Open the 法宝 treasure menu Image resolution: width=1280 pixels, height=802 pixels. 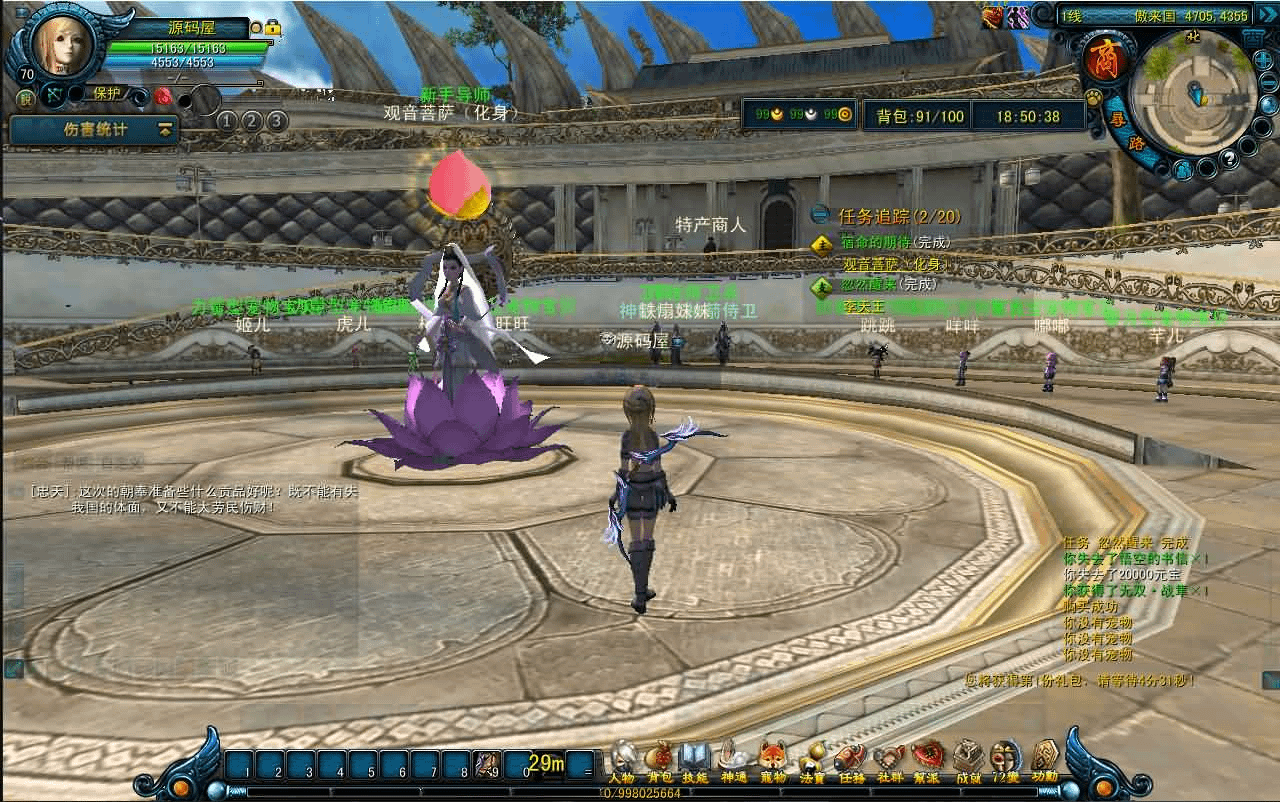tap(811, 759)
